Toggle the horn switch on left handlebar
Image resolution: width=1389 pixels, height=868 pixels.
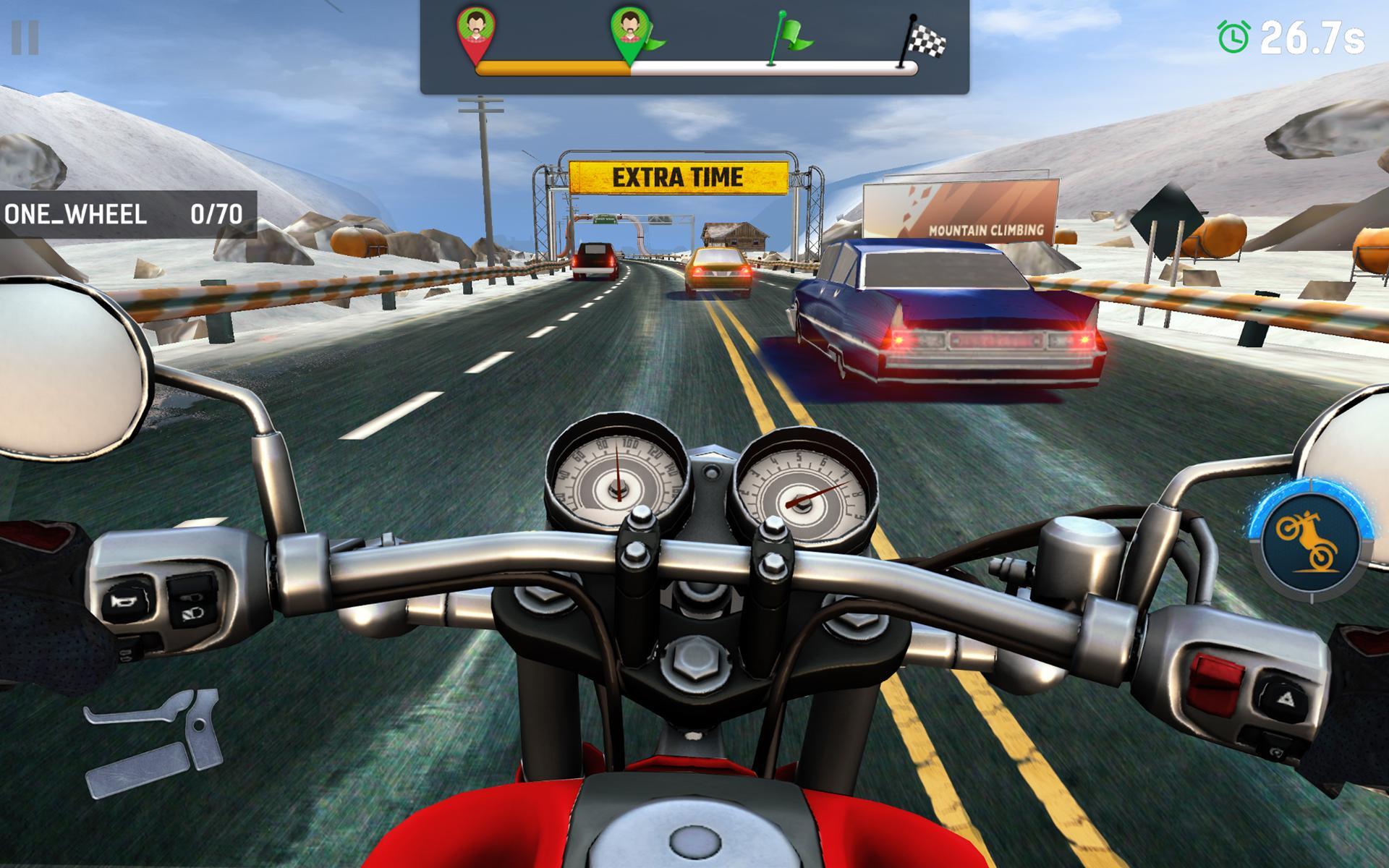pyautogui.click(x=124, y=603)
